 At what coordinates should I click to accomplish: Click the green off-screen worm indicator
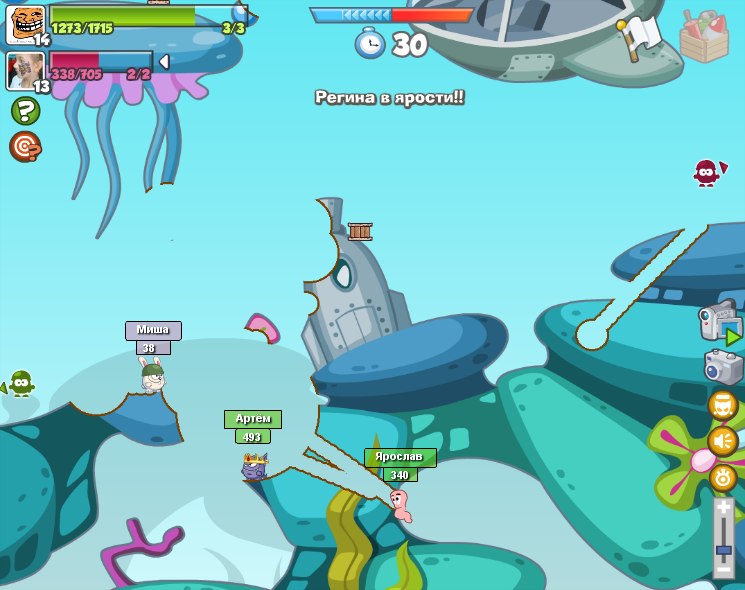21,383
